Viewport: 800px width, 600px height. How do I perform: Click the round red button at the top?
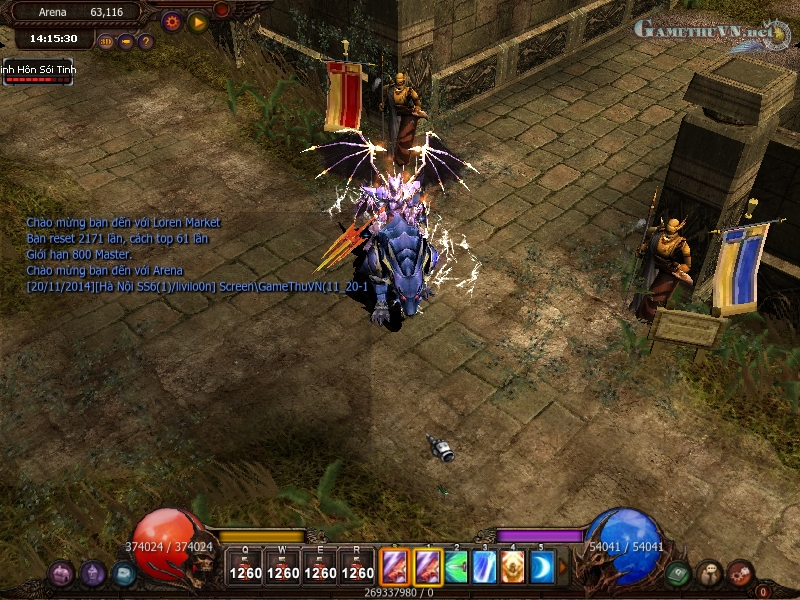click(222, 9)
